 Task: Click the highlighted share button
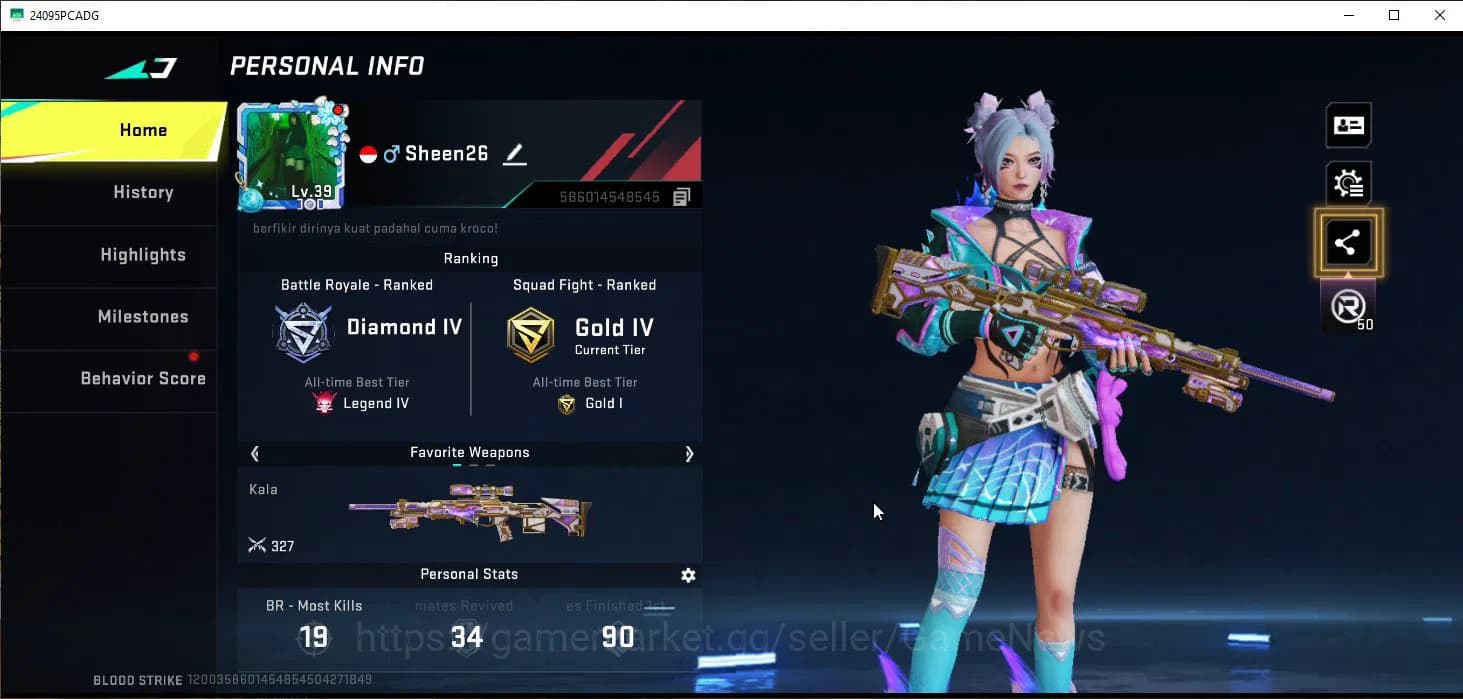[1348, 242]
